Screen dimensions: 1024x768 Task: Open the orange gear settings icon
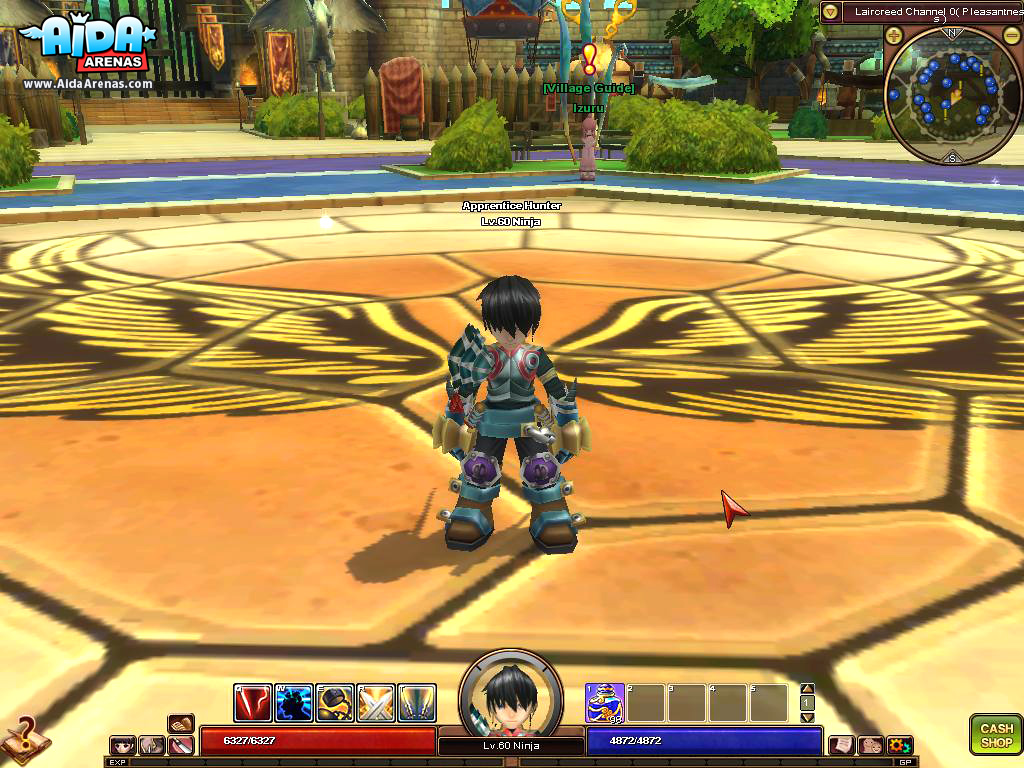point(899,745)
